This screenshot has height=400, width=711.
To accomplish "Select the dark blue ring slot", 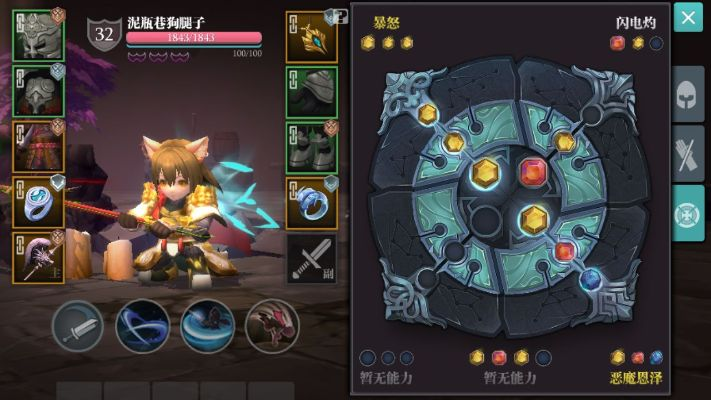I will (x=311, y=203).
